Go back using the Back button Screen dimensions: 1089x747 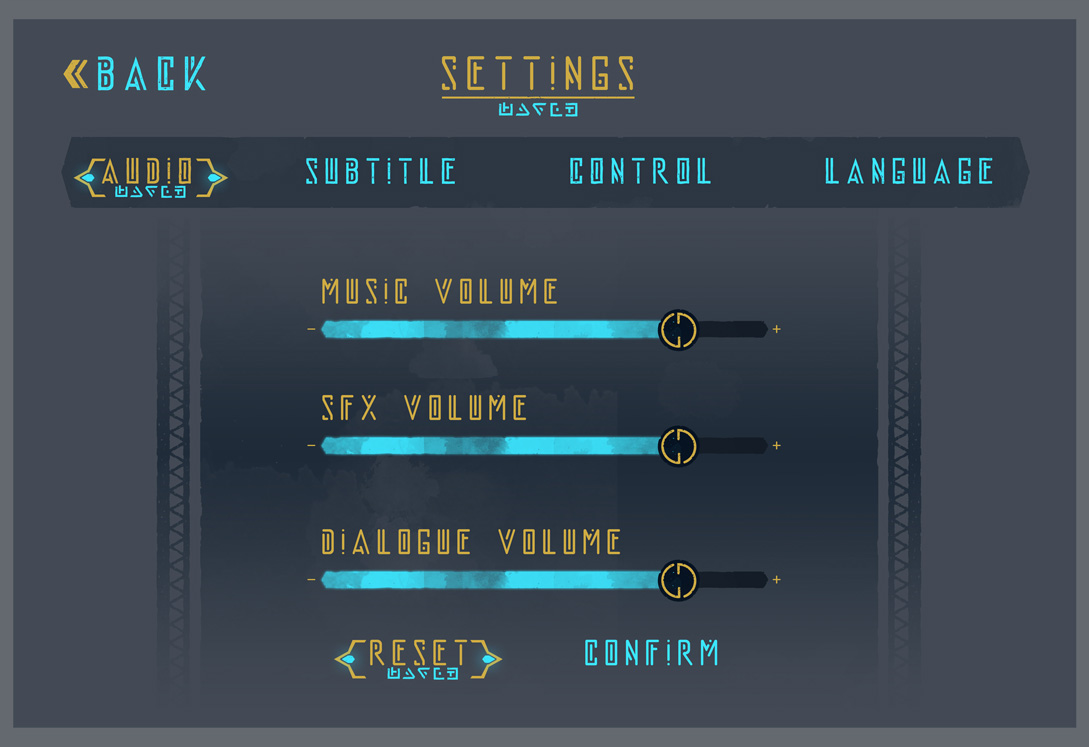135,74
